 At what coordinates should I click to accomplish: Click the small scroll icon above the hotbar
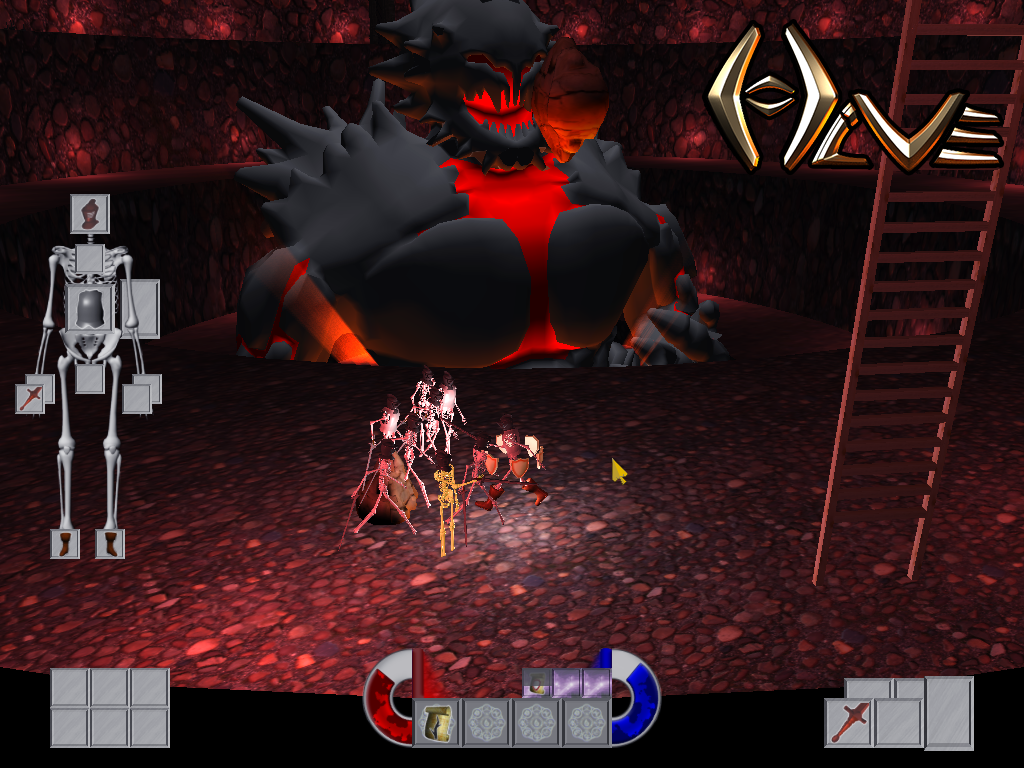click(537, 683)
